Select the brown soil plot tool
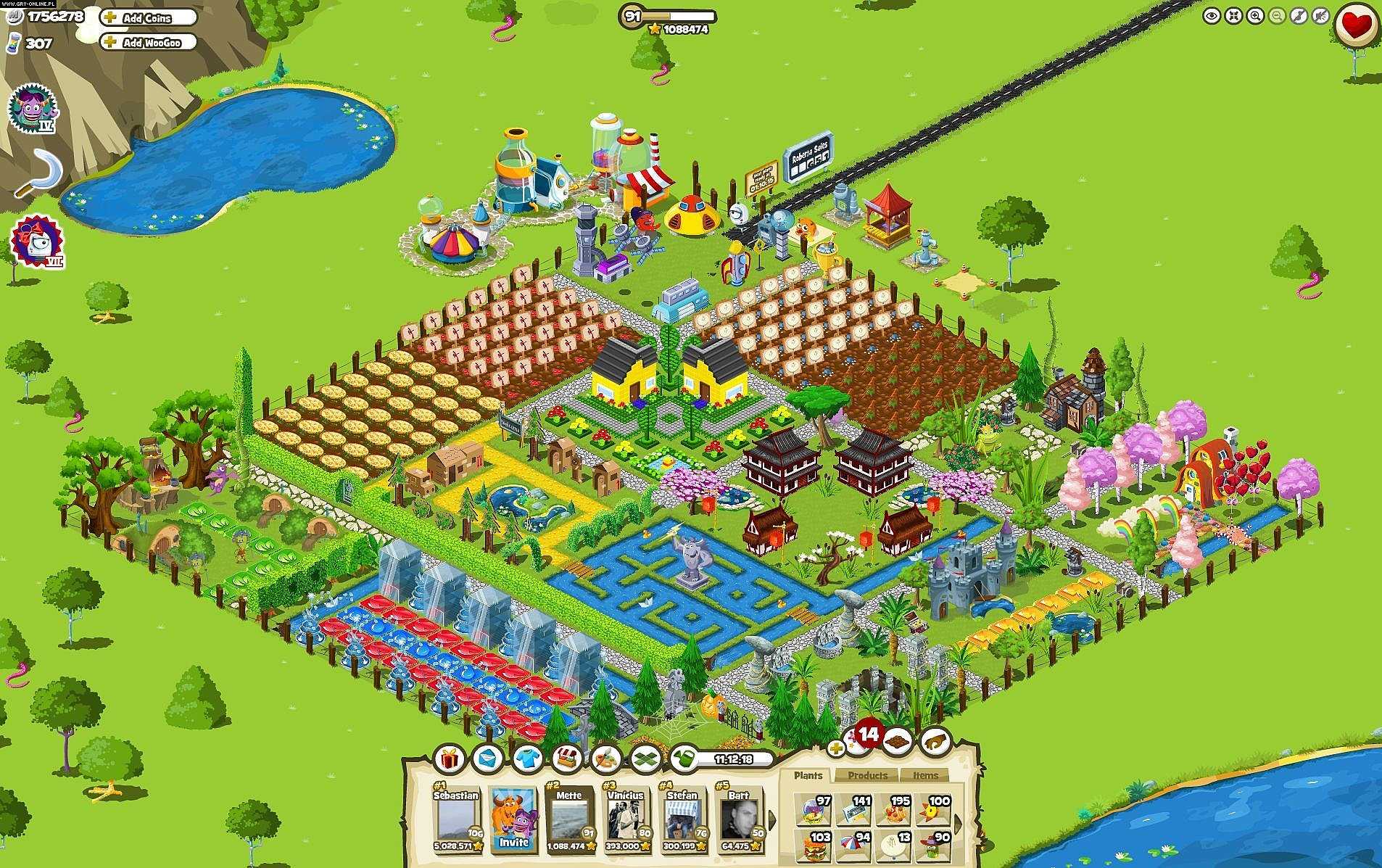 pos(898,741)
